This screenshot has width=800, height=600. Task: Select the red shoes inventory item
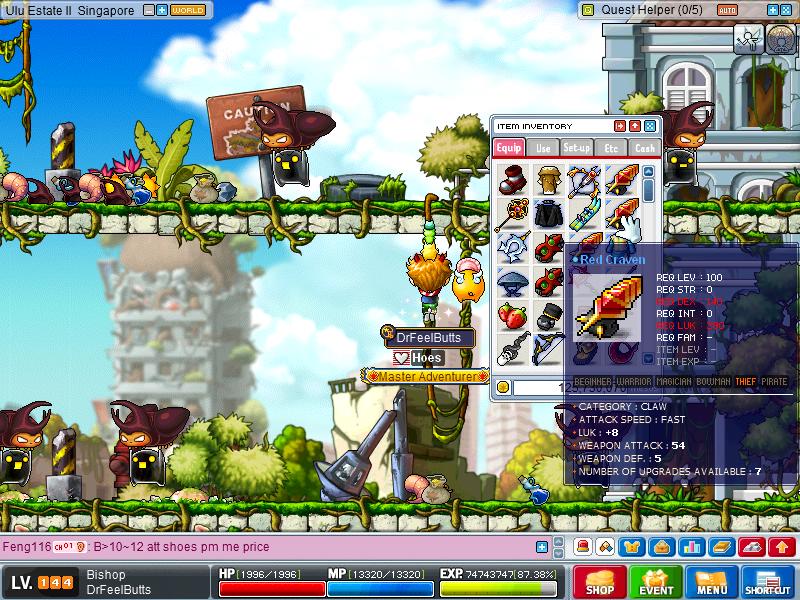(511, 179)
